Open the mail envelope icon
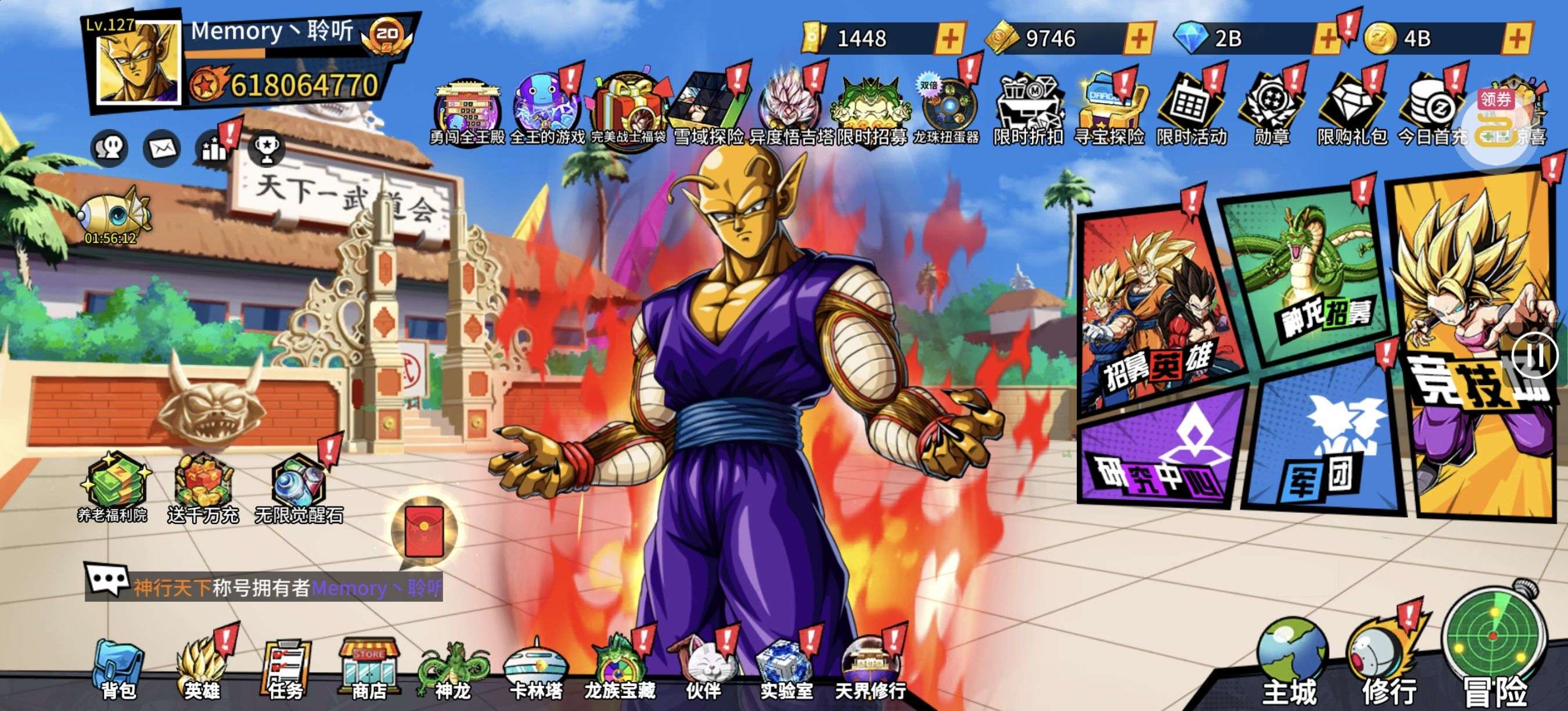Screen dimensions: 1568x711 pyautogui.click(x=161, y=148)
